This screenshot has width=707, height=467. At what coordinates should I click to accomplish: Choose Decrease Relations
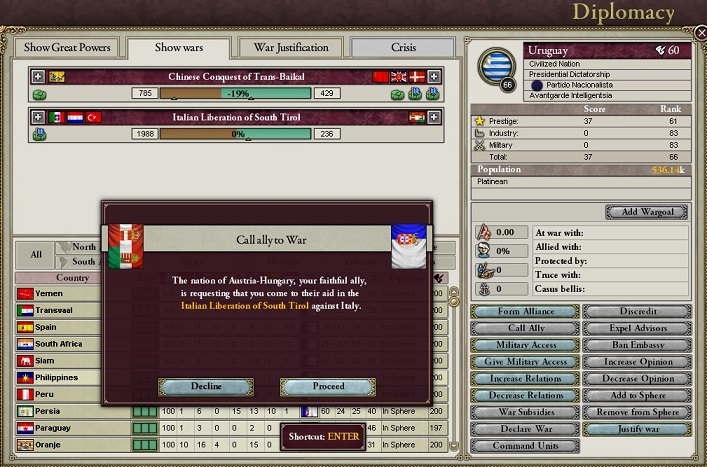[526, 395]
